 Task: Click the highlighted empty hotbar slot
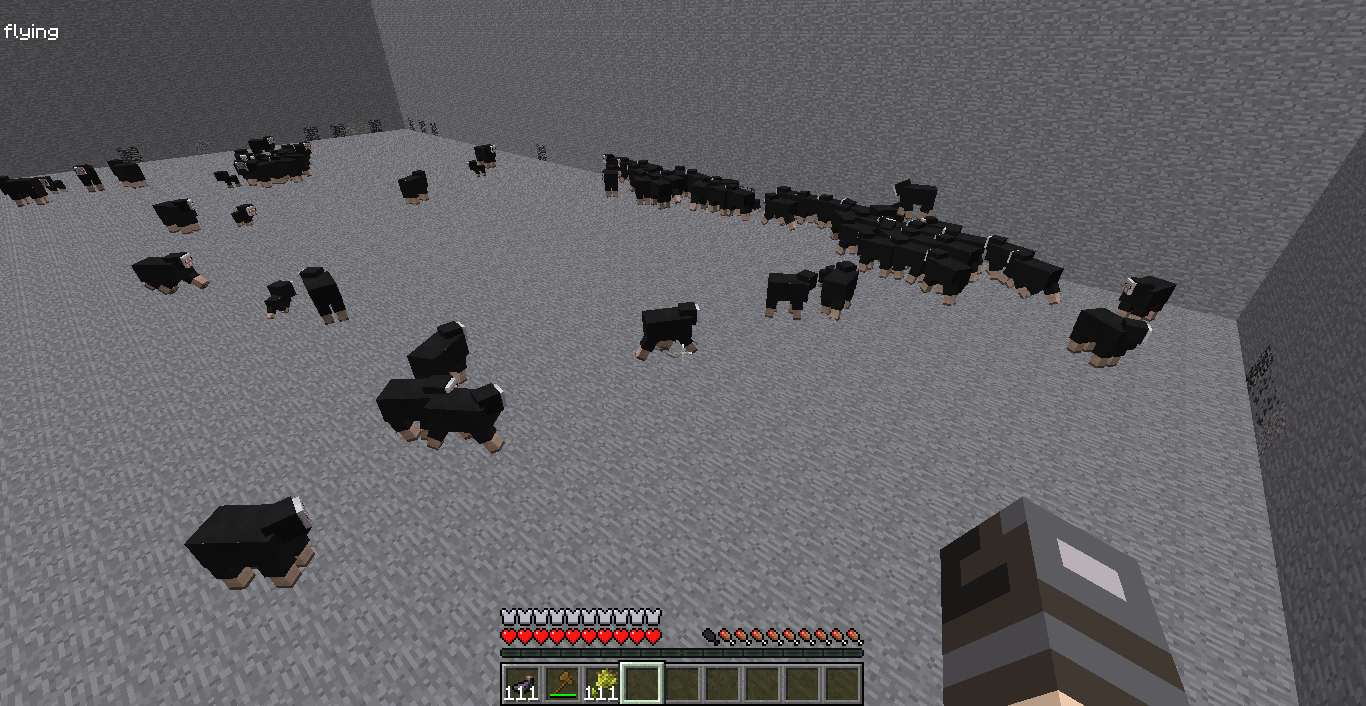coord(642,683)
